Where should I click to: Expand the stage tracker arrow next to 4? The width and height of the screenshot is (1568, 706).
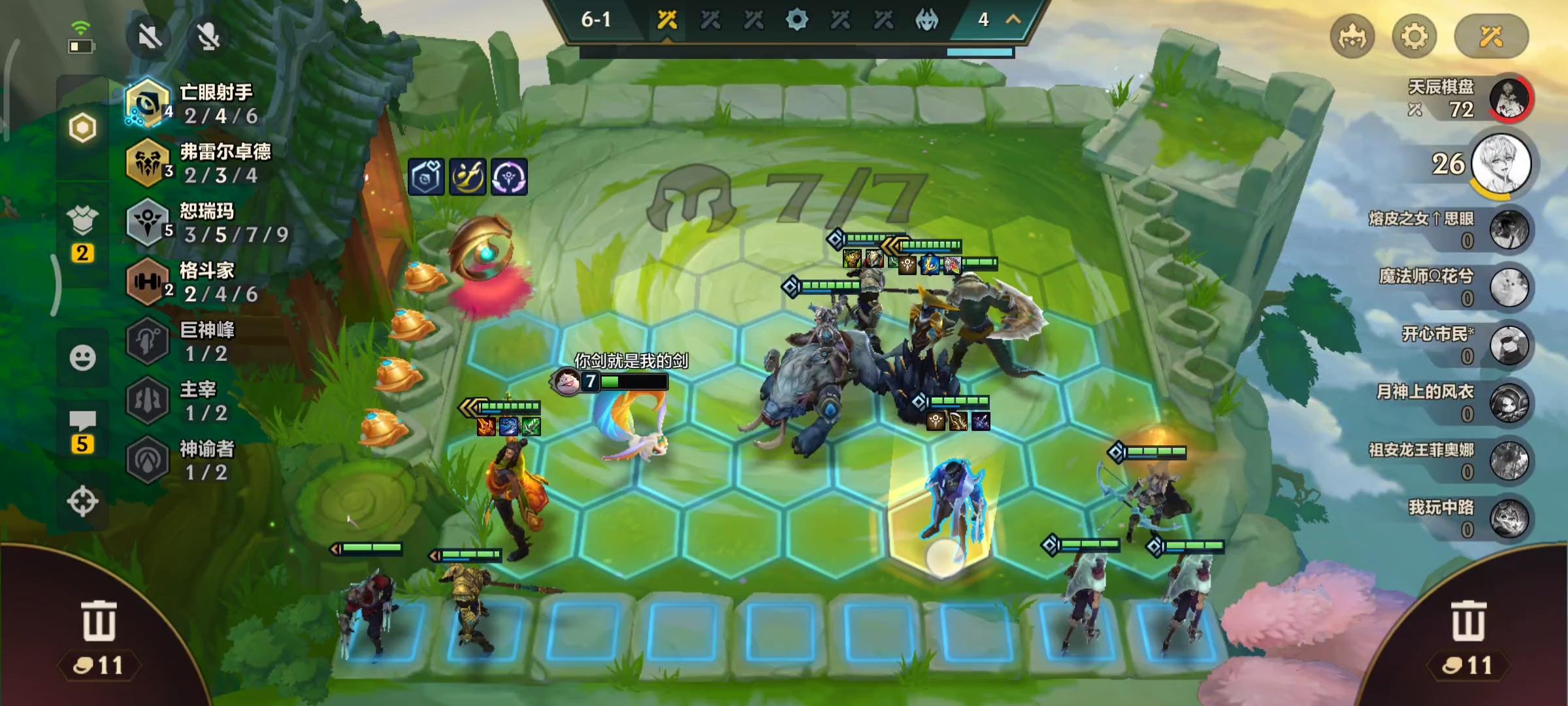tap(1013, 20)
